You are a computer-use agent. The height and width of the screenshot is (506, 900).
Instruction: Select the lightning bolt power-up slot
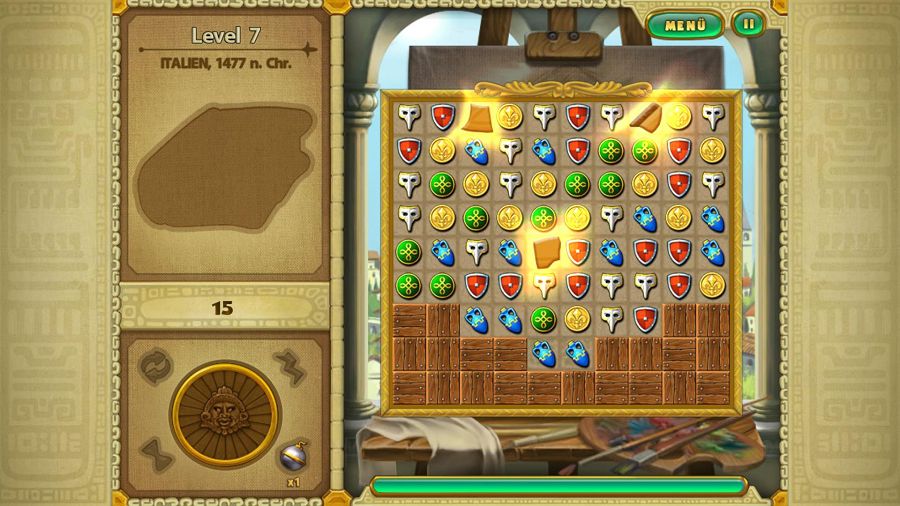tap(290, 365)
